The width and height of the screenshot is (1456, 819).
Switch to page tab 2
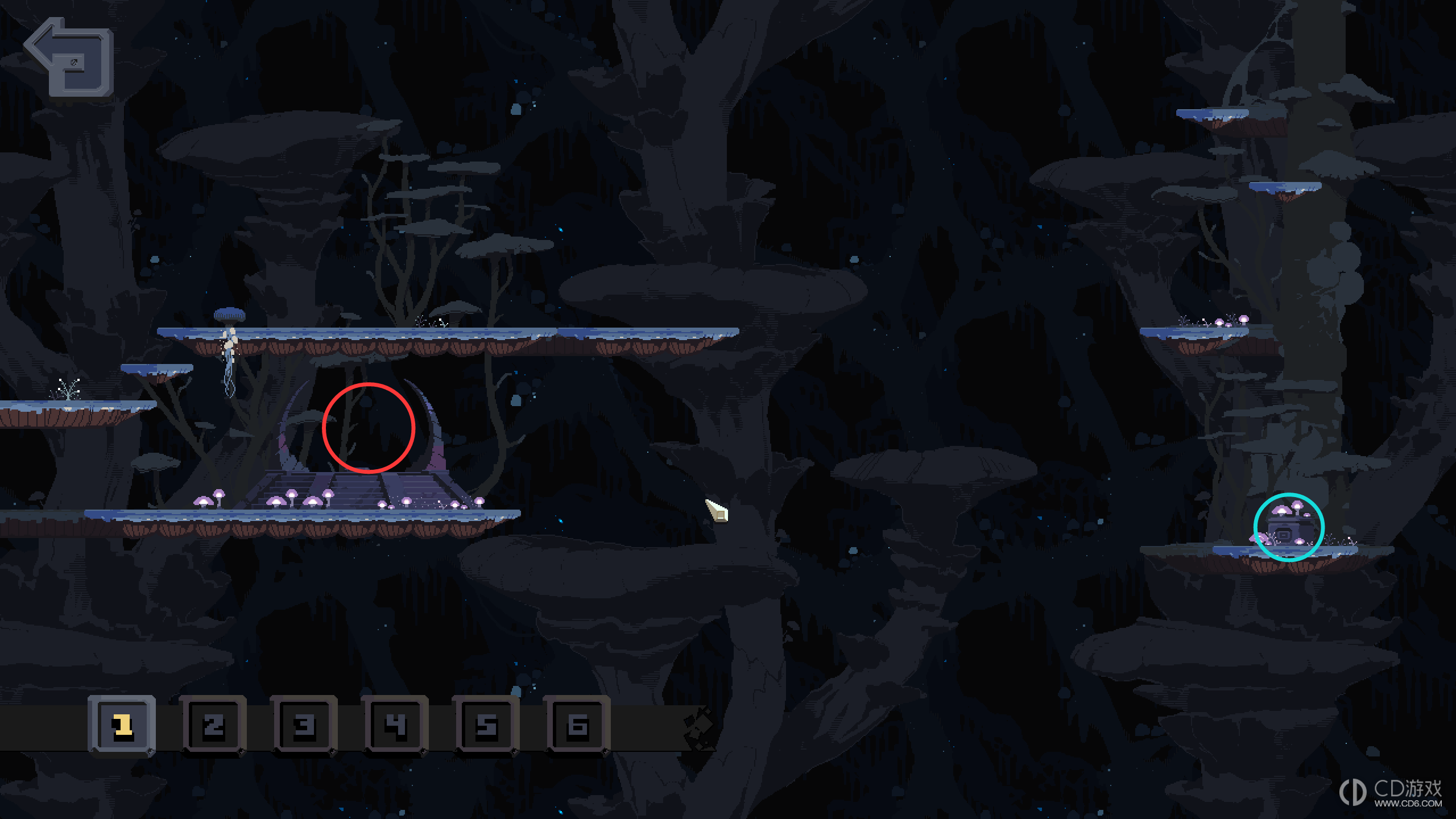click(x=213, y=726)
